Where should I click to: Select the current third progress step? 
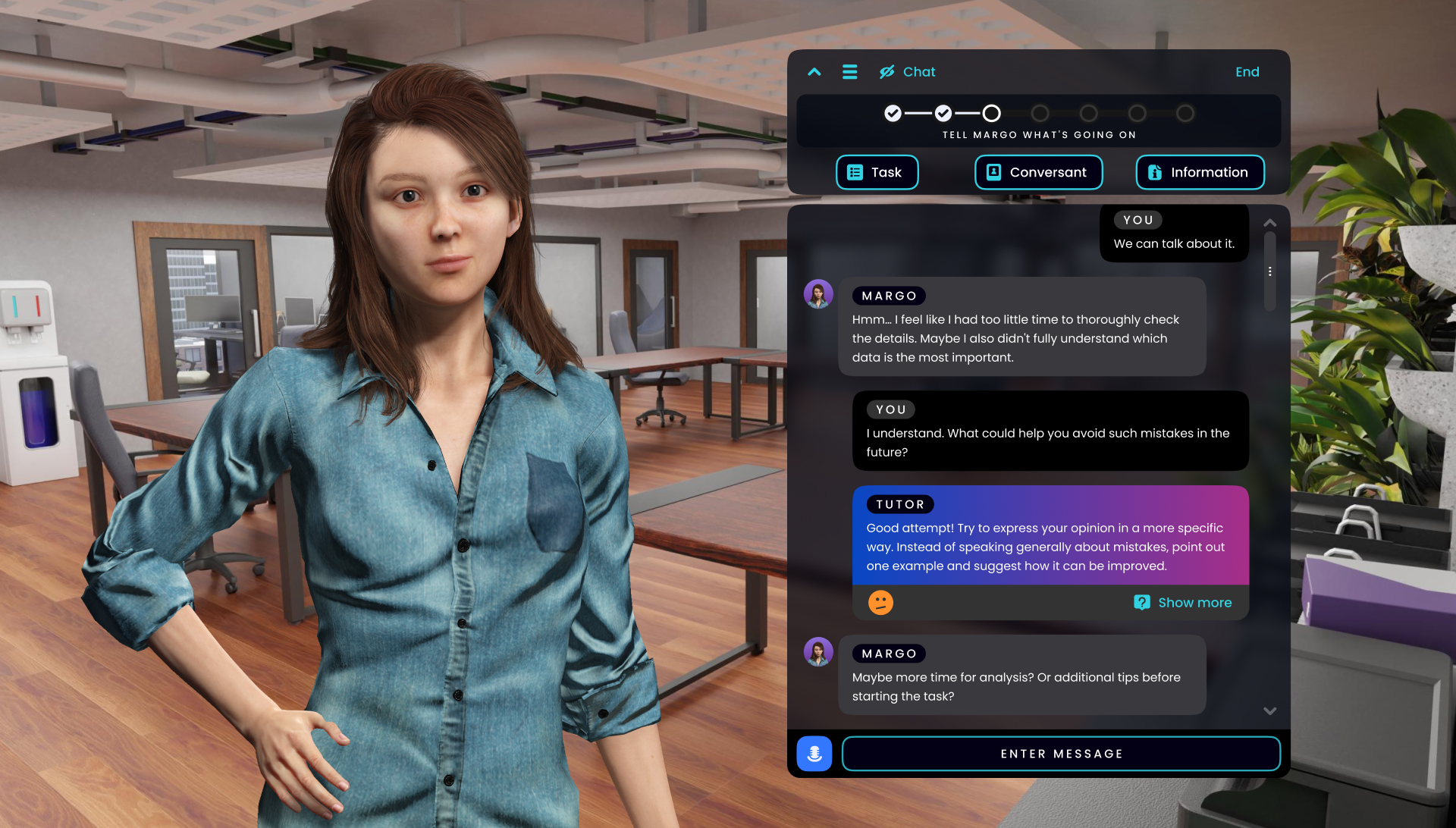point(991,114)
